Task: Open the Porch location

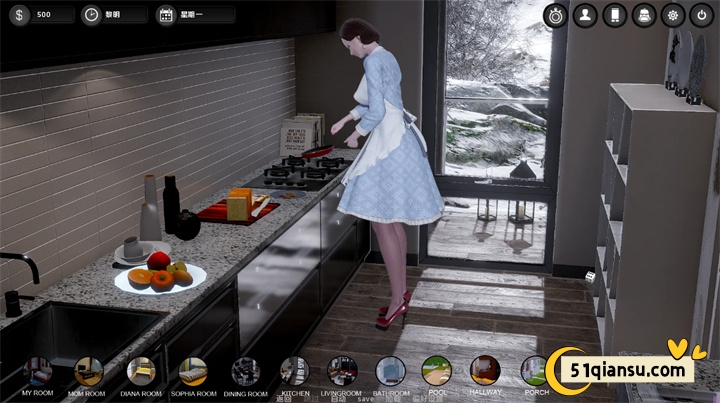Action: pos(535,371)
